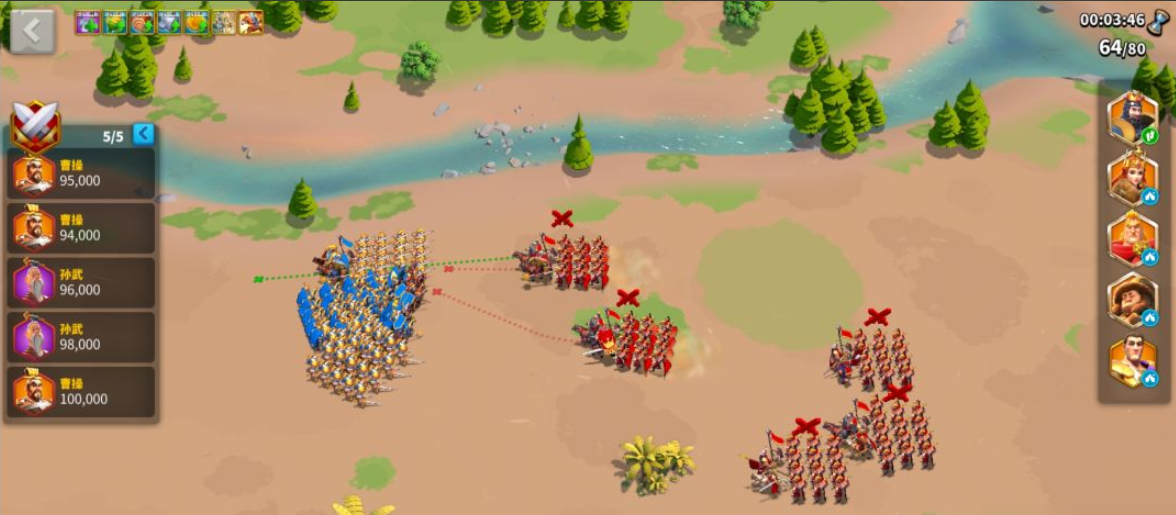View the red warrior buff icon
Viewport: 1176px width, 515px height.
pyautogui.click(x=250, y=22)
